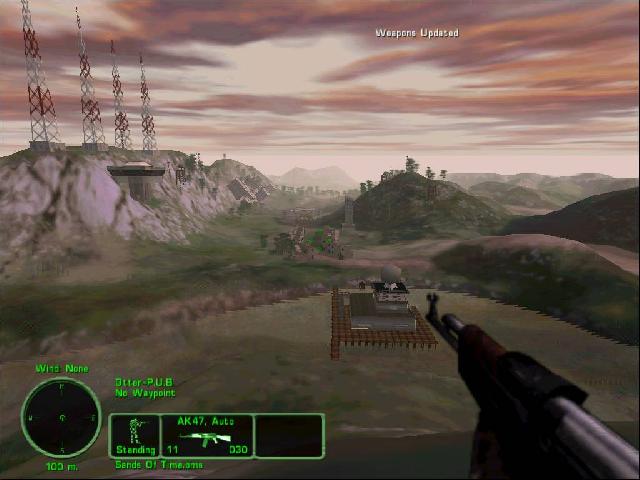
Task: Click the empty panel beside the AK47
Action: [x=289, y=436]
